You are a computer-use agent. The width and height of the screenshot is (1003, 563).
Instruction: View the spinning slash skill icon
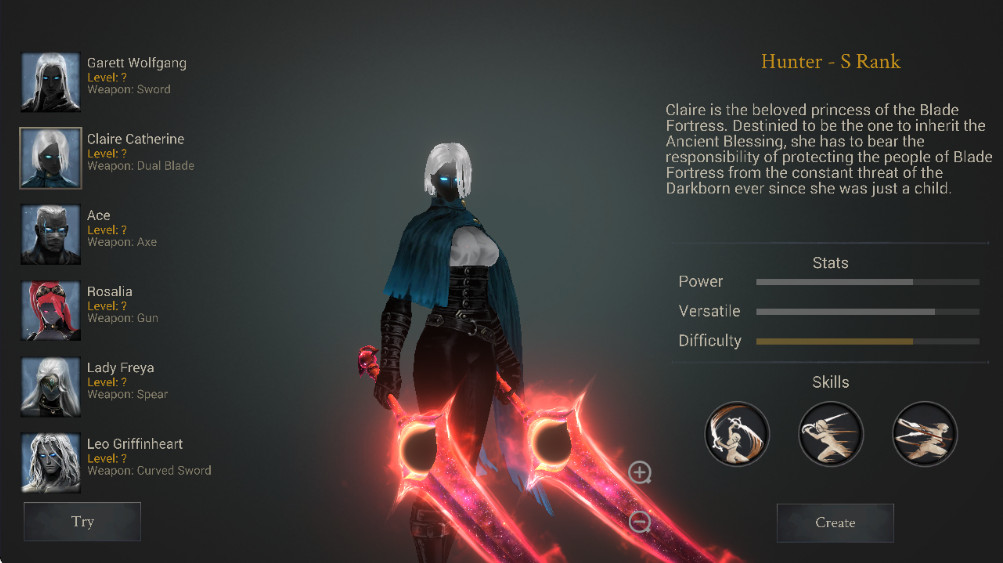click(x=737, y=434)
